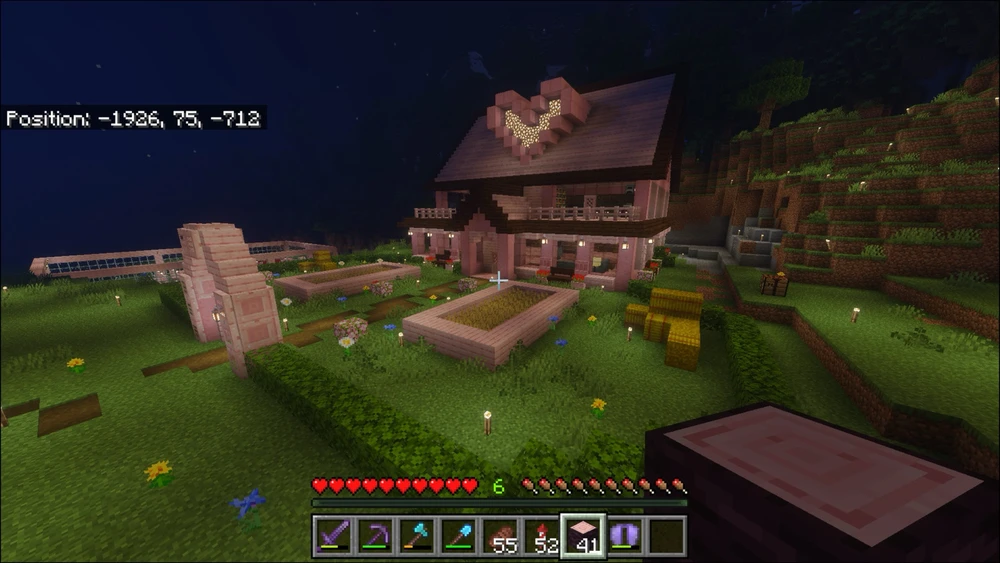Select the enchanted netherite sword slot

[x=332, y=536]
